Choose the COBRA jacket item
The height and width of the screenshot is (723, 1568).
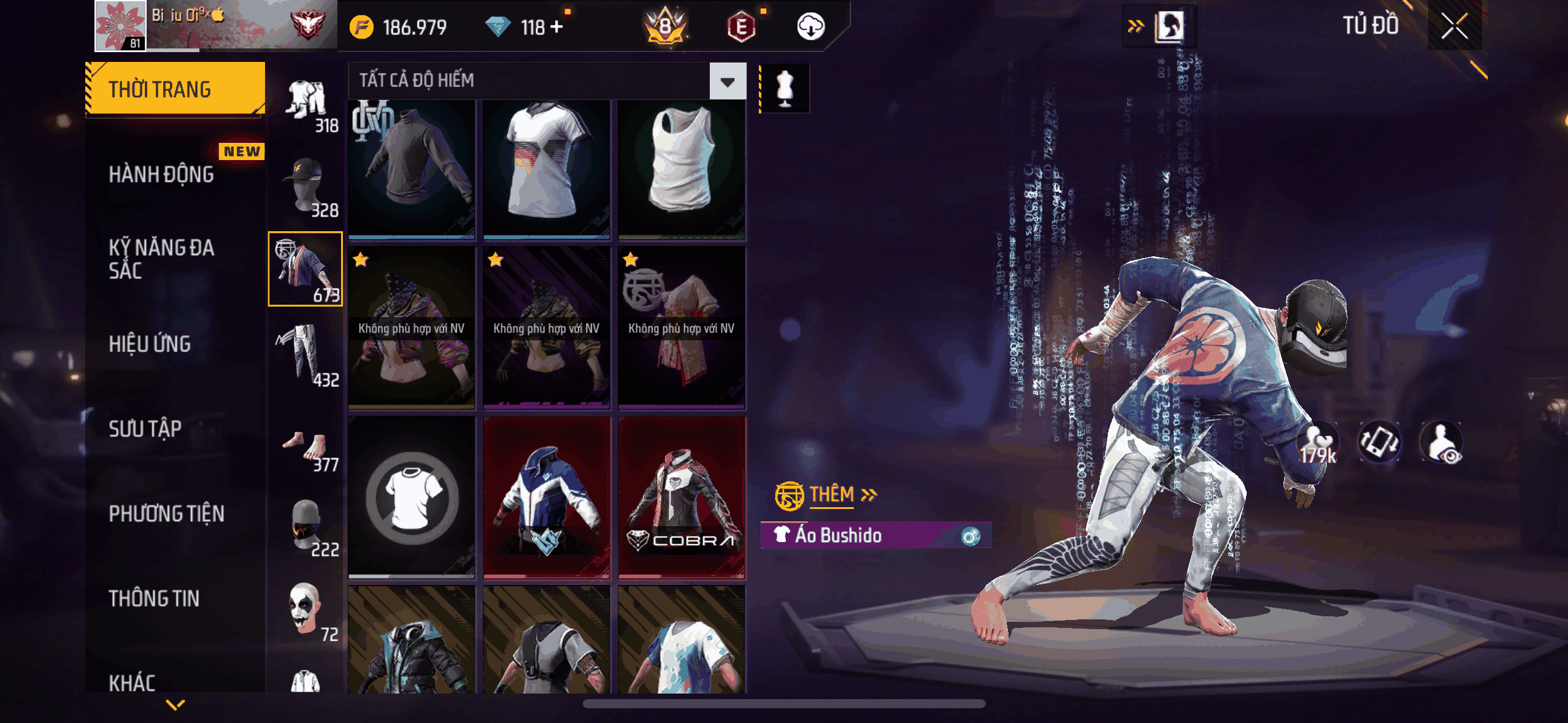pos(682,498)
